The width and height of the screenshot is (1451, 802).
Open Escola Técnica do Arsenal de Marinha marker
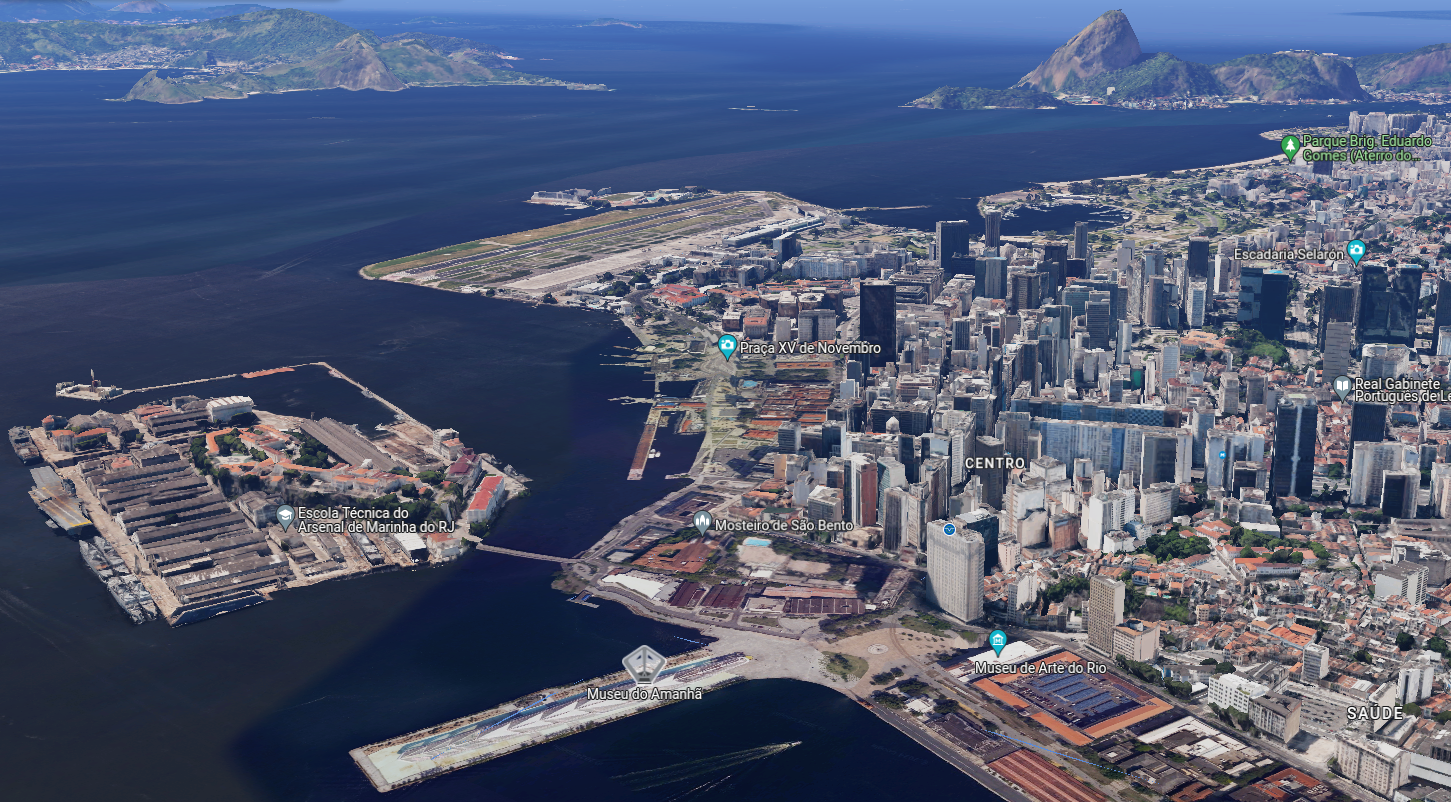(x=285, y=517)
